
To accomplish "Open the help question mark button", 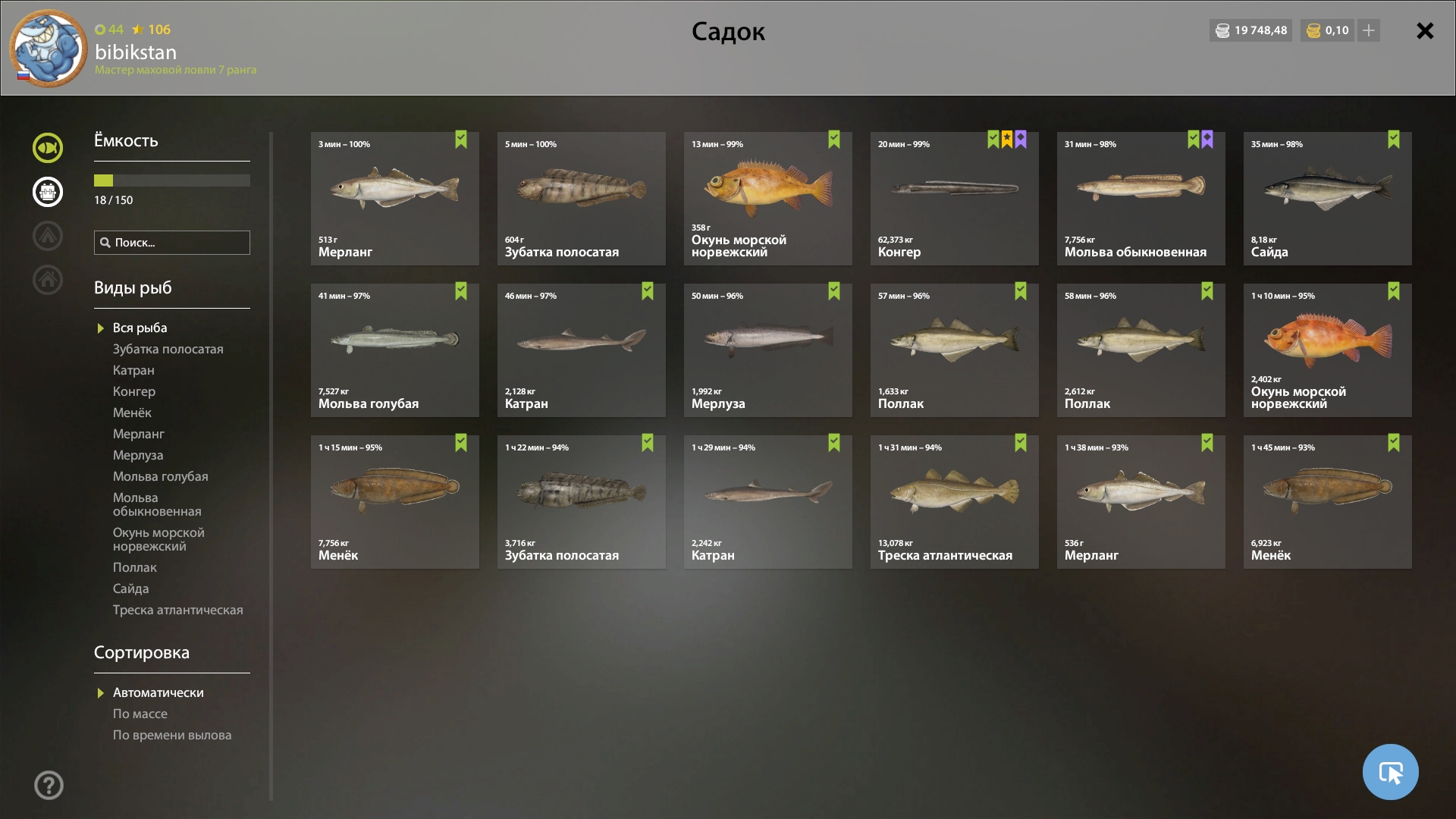I will coord(49,786).
